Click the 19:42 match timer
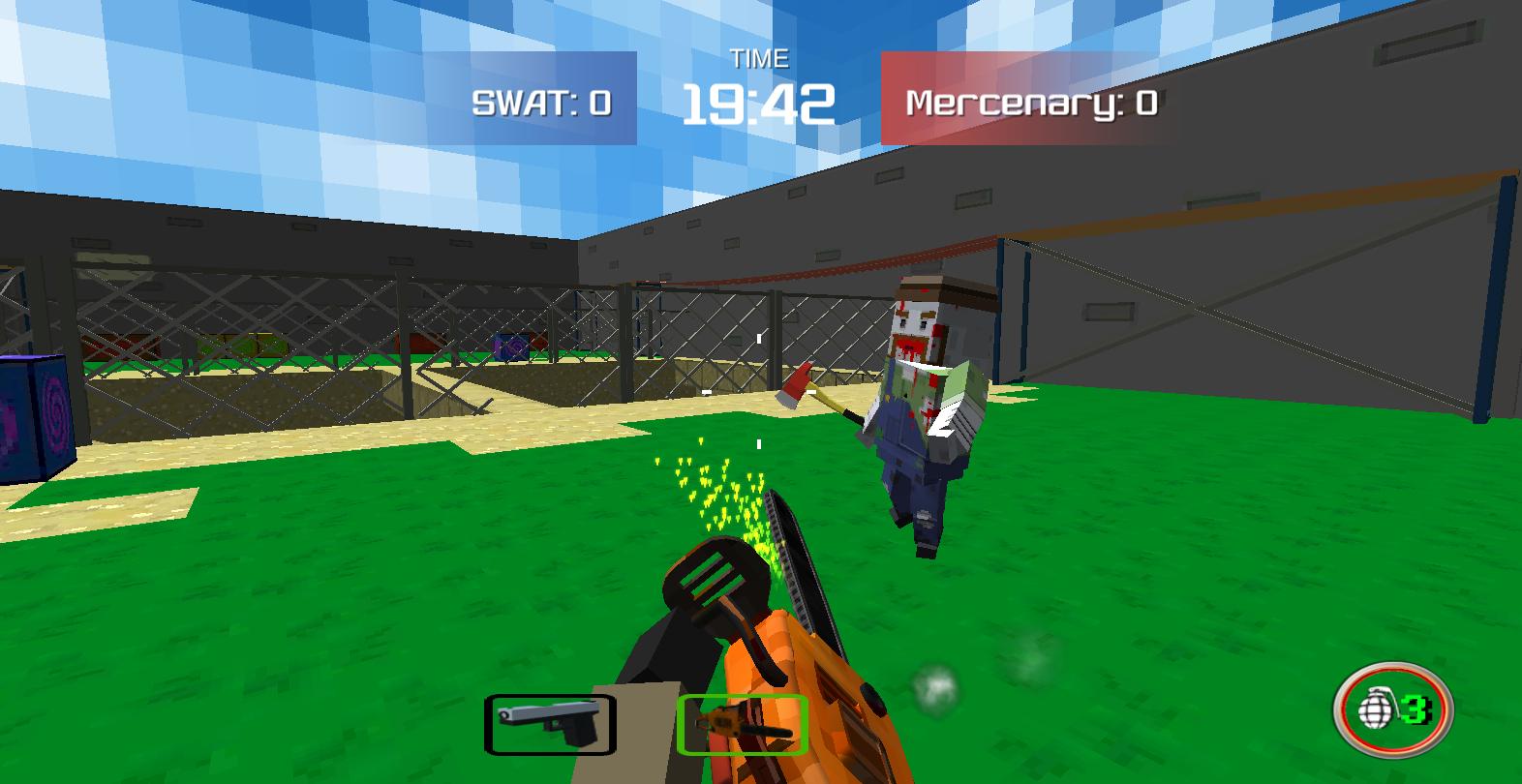Screen dimensions: 1522x784 [761, 101]
